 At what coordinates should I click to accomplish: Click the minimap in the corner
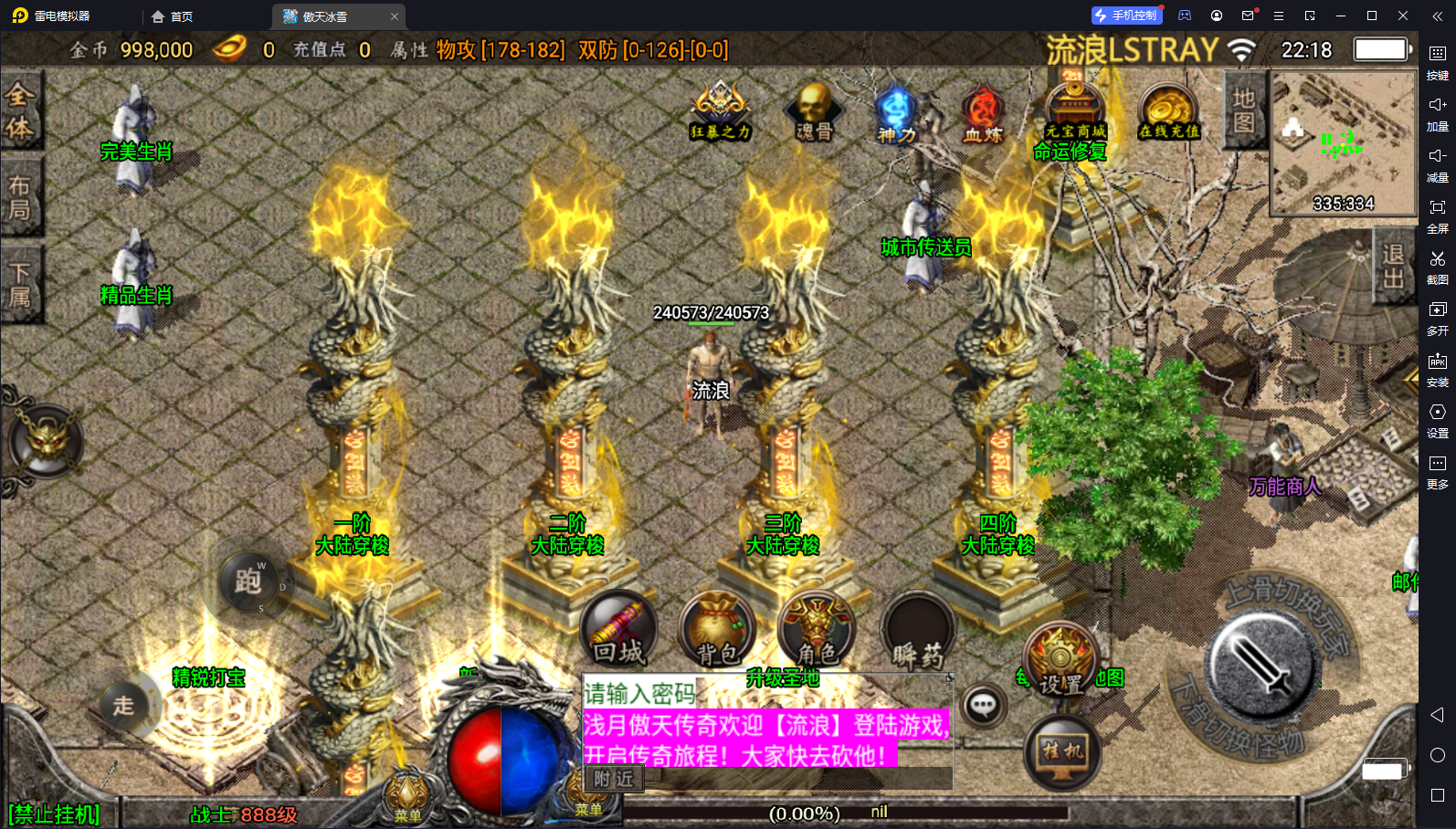point(1342,143)
